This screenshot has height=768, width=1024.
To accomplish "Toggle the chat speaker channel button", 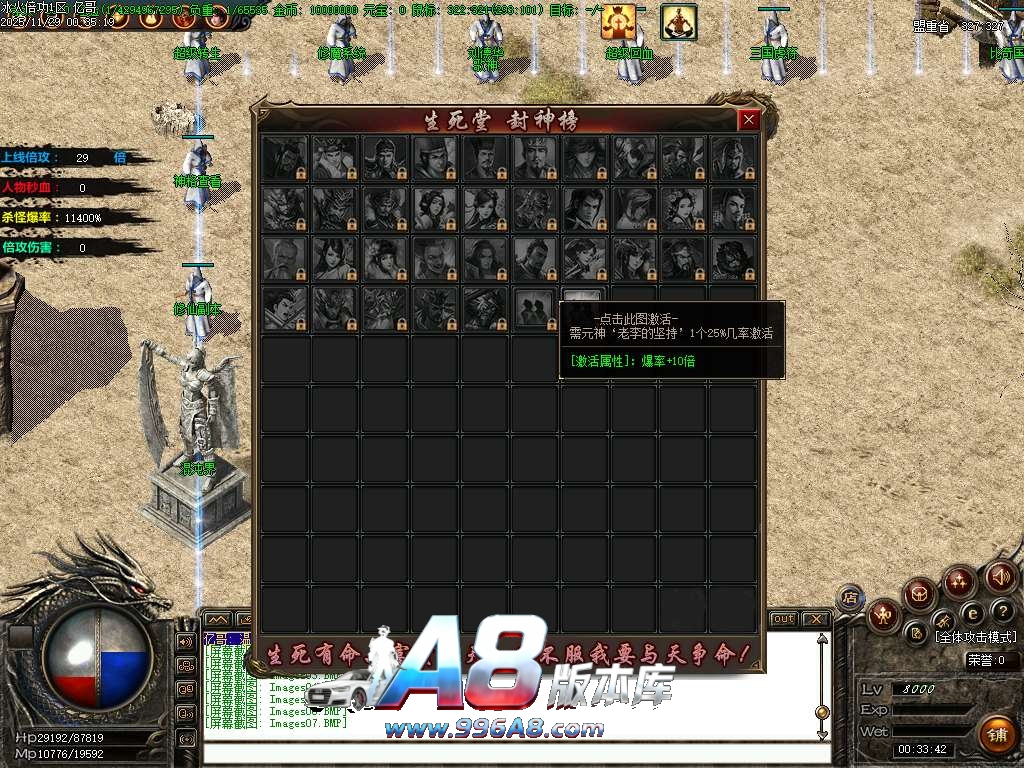I will click(185, 641).
